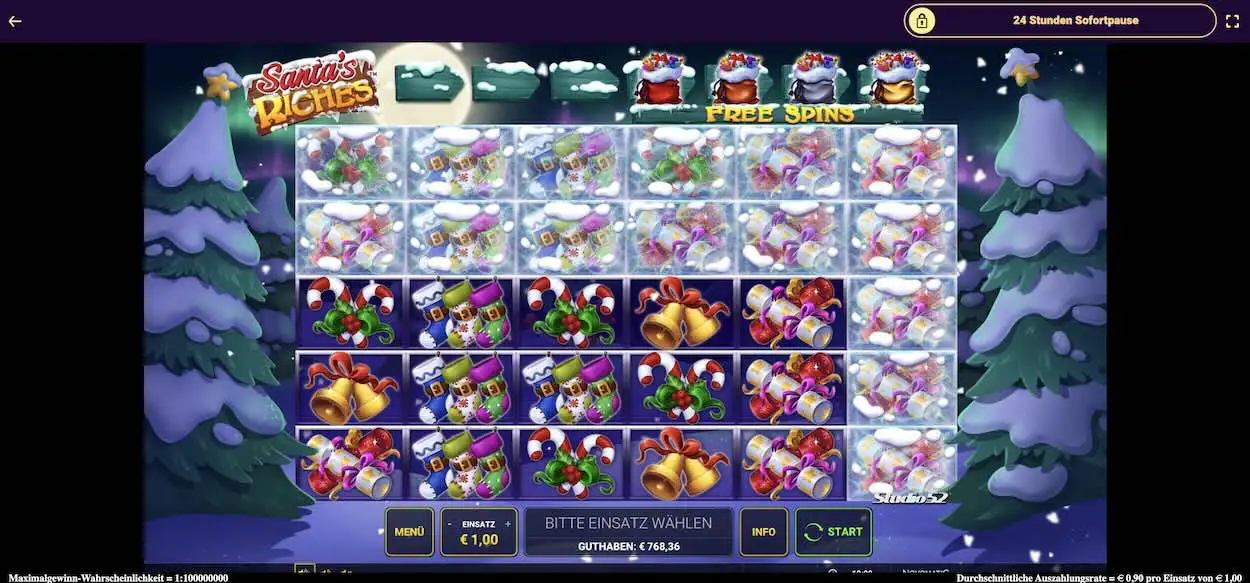1250x583 pixels.
Task: Spin the reels with the START button
Action: (x=833, y=532)
